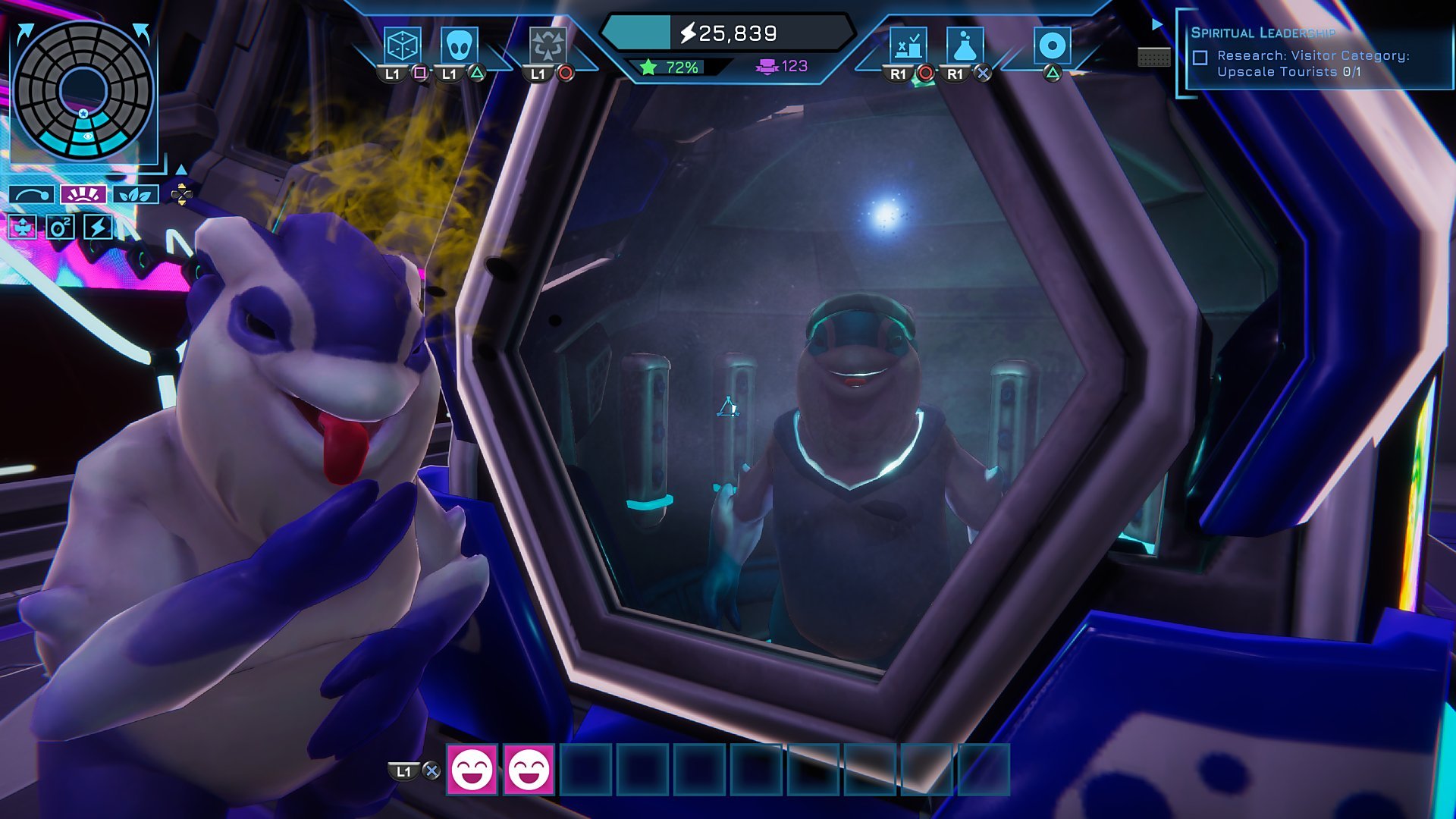
Task: Collapse objectives panel with the triangle arrow
Action: pyautogui.click(x=1157, y=24)
